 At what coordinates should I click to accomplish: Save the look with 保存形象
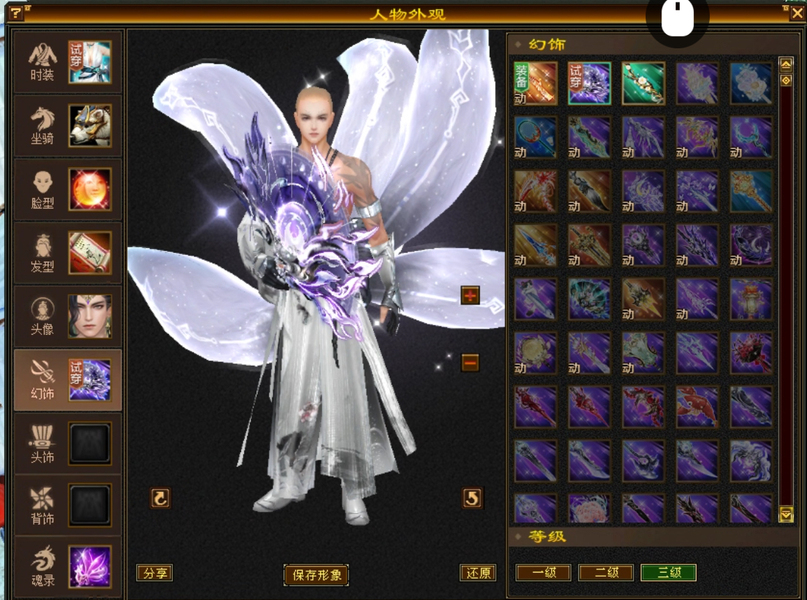tap(316, 575)
